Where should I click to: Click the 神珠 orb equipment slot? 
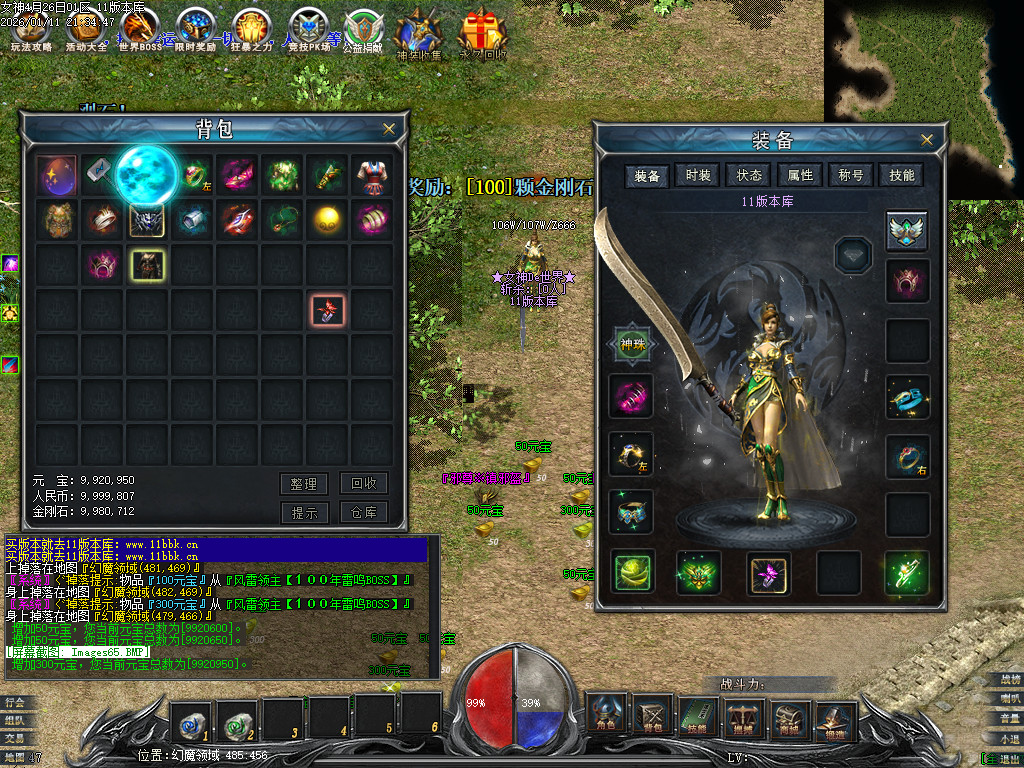click(631, 345)
